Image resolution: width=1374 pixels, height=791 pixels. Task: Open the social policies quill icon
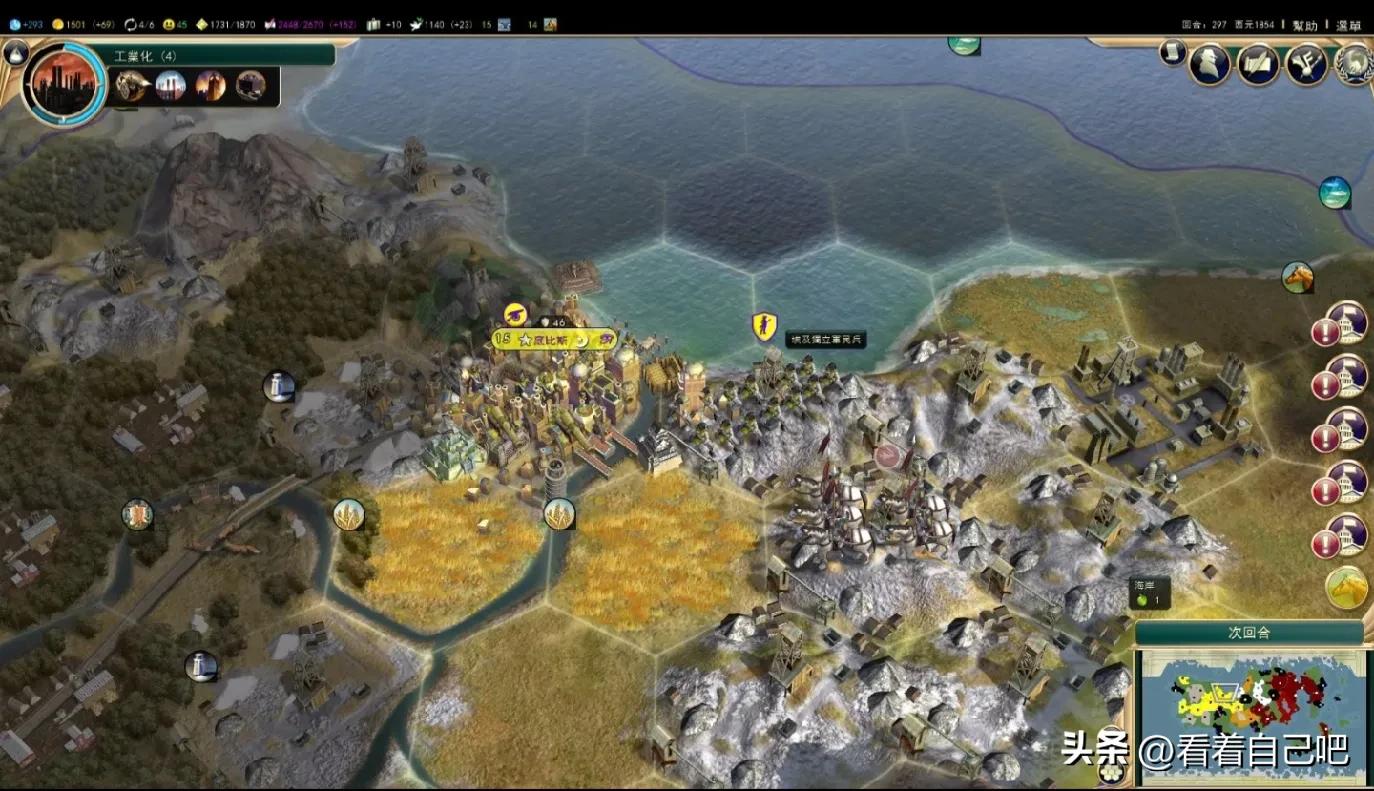coord(1258,65)
